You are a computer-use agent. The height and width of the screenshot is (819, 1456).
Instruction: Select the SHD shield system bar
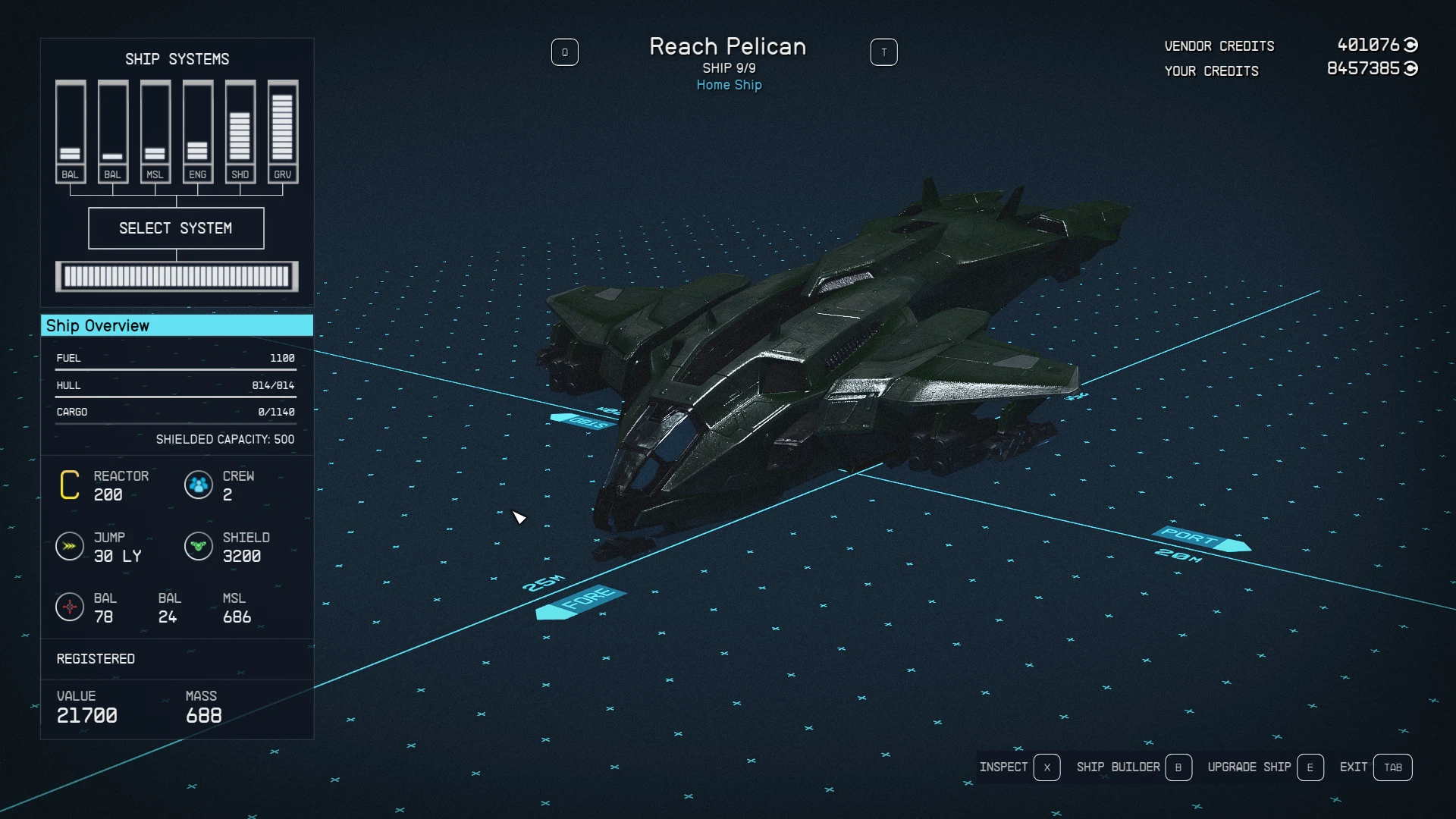pos(240,132)
